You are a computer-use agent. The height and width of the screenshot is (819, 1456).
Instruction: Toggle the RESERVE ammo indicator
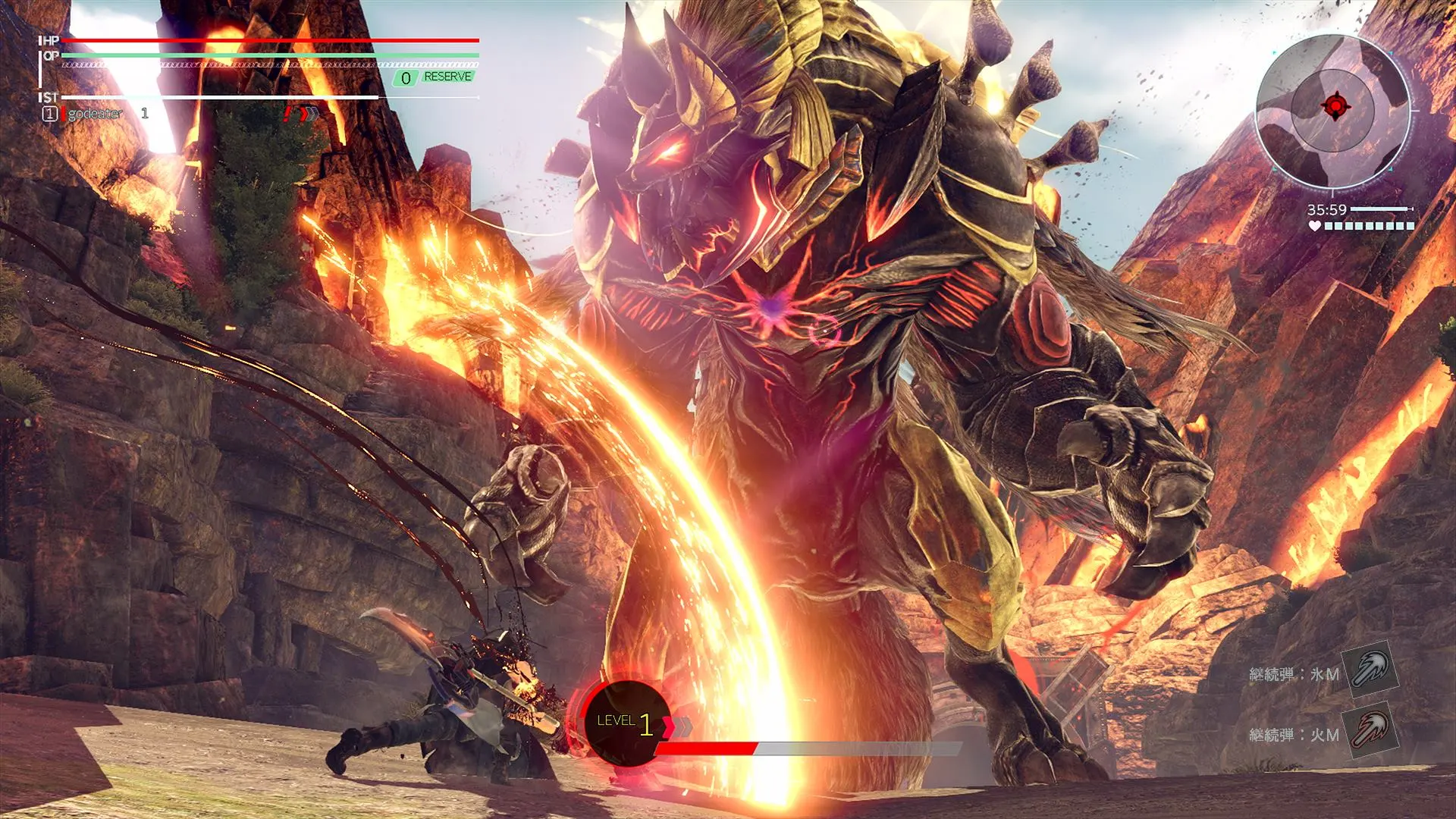[447, 77]
